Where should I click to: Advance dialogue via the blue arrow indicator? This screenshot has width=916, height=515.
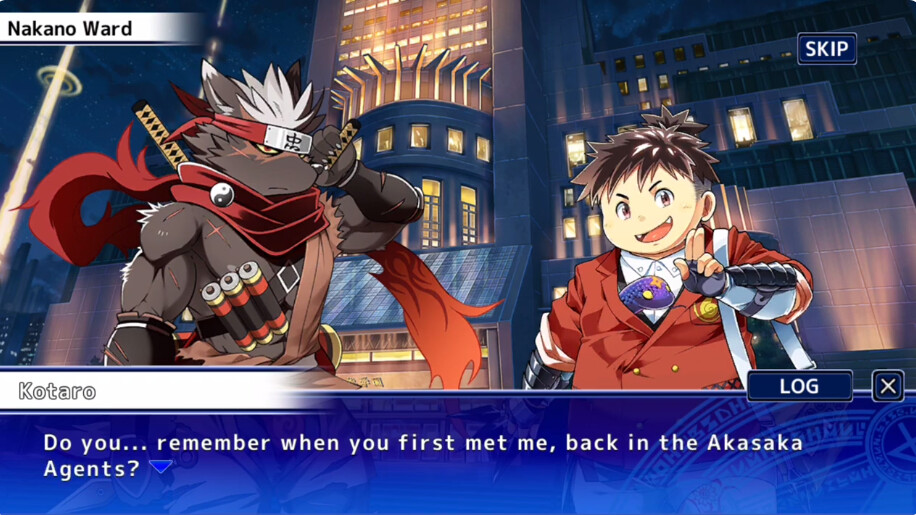pyautogui.click(x=160, y=467)
